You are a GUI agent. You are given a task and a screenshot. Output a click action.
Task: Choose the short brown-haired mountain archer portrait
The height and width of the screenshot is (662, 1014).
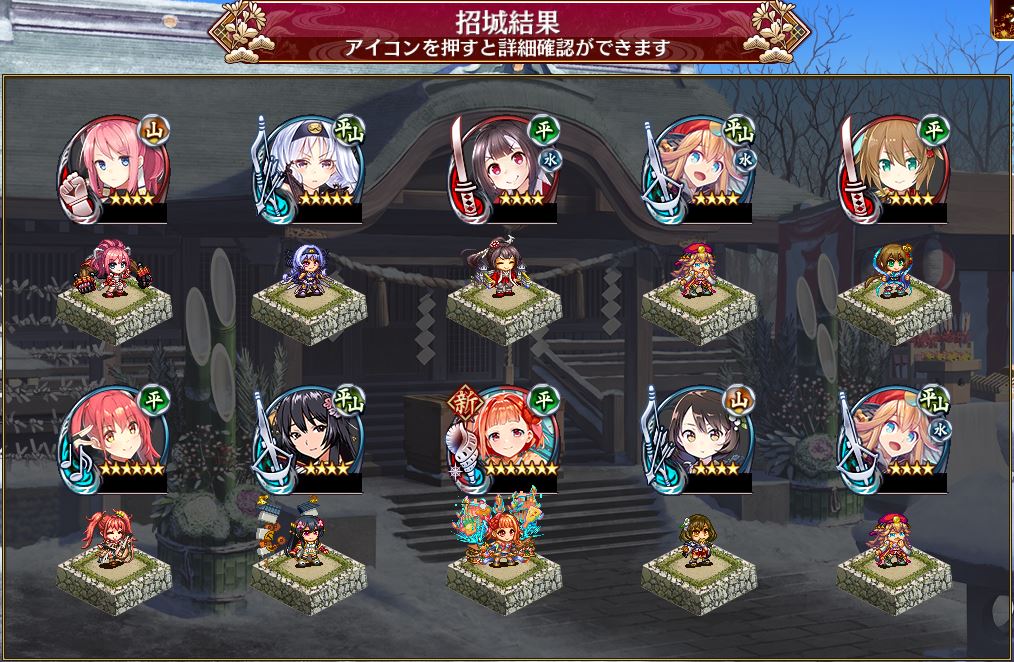(x=698, y=437)
